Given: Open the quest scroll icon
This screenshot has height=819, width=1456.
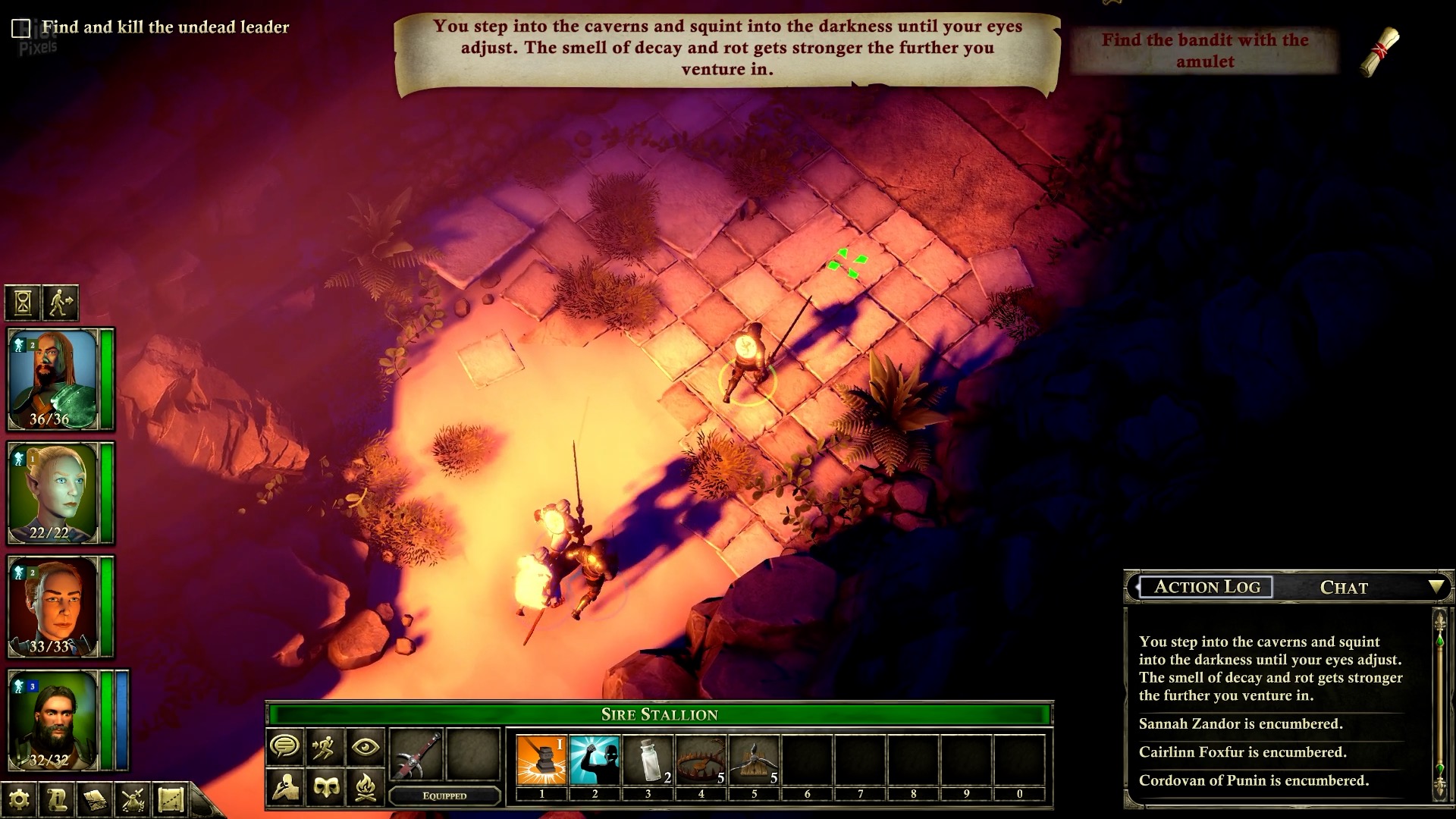Looking at the screenshot, I should pyautogui.click(x=1380, y=52).
